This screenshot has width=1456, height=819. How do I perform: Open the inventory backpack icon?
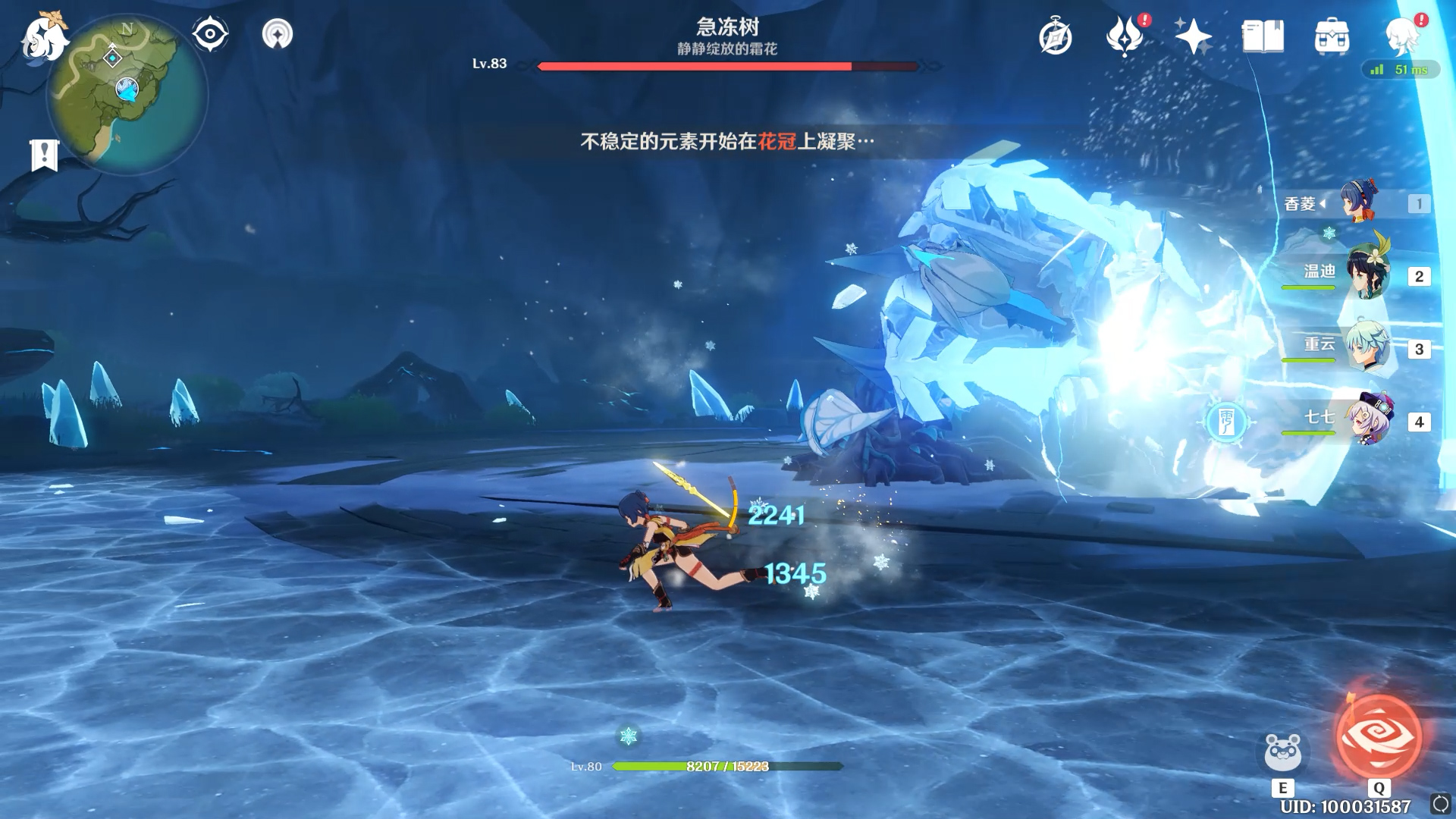pyautogui.click(x=1332, y=36)
